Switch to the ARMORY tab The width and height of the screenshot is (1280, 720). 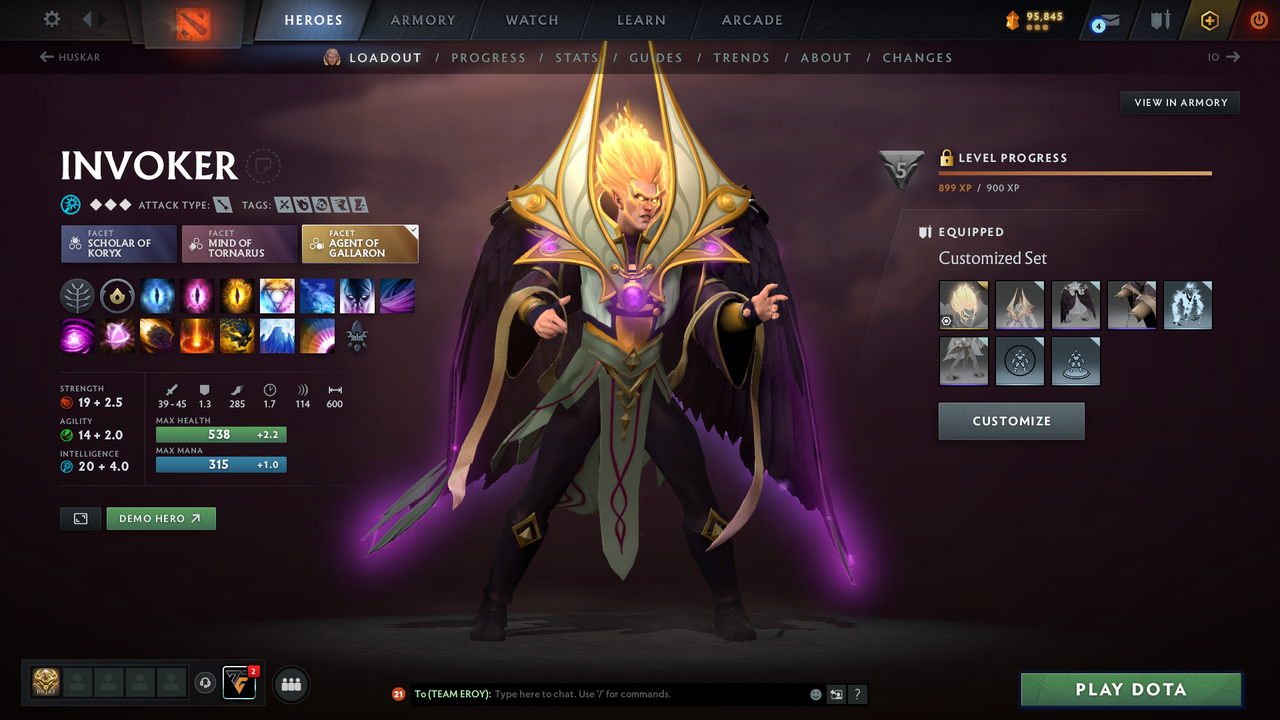(421, 19)
